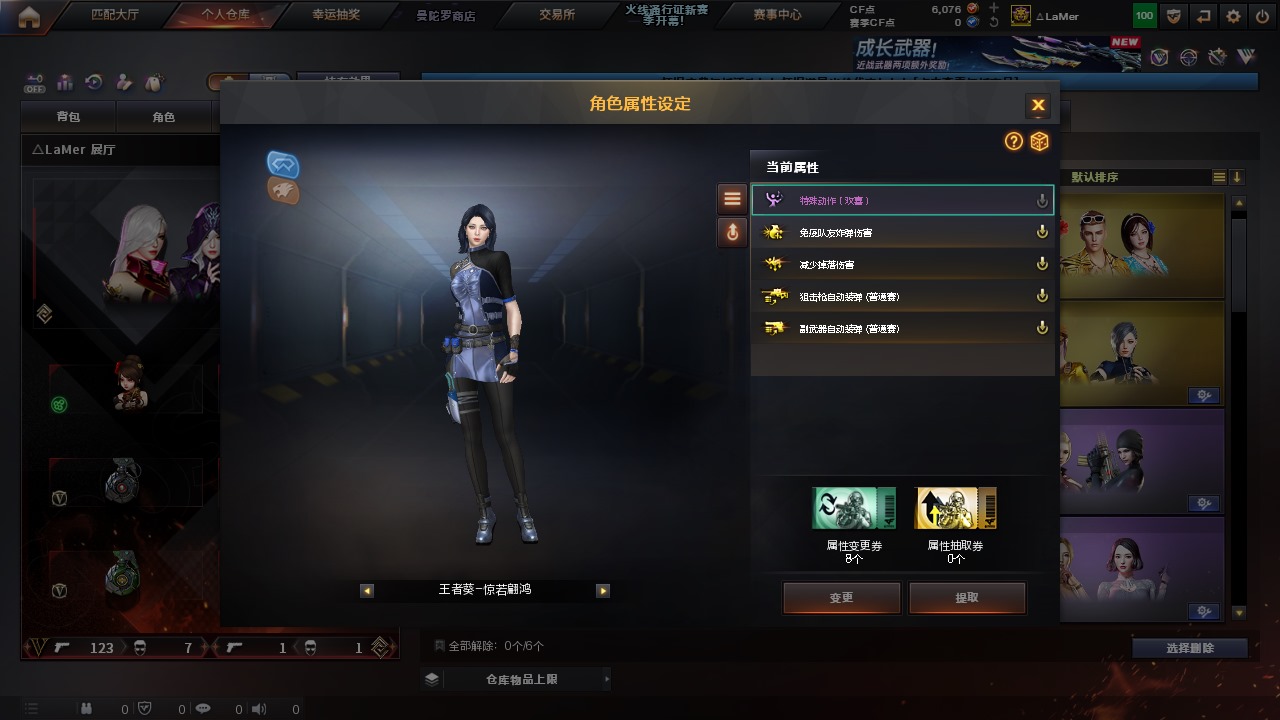Click the 提取 button
1280x720 pixels.
(x=967, y=598)
